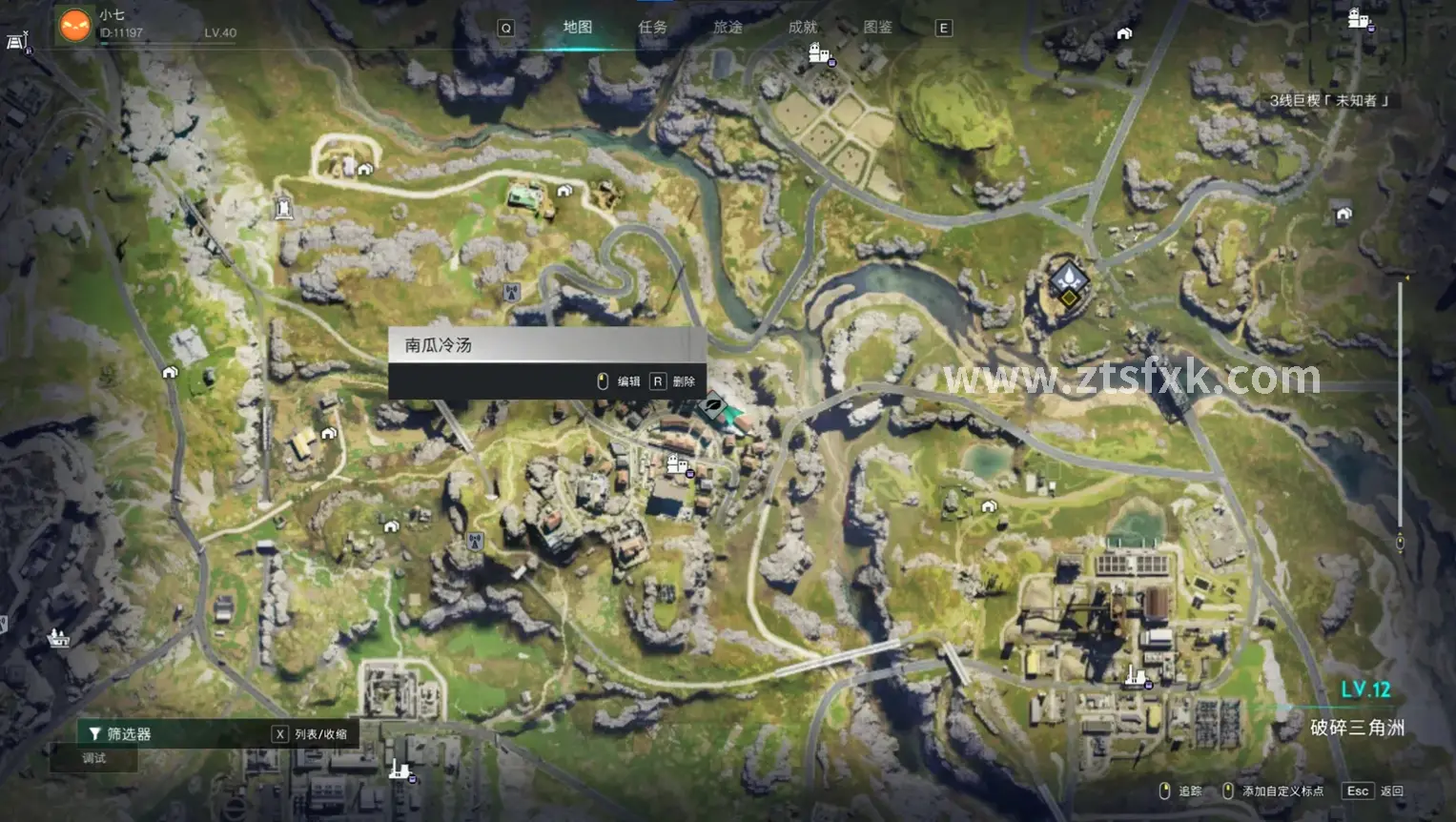Open the 筛选器 map filter
This screenshot has width=1456, height=822.
121,733
